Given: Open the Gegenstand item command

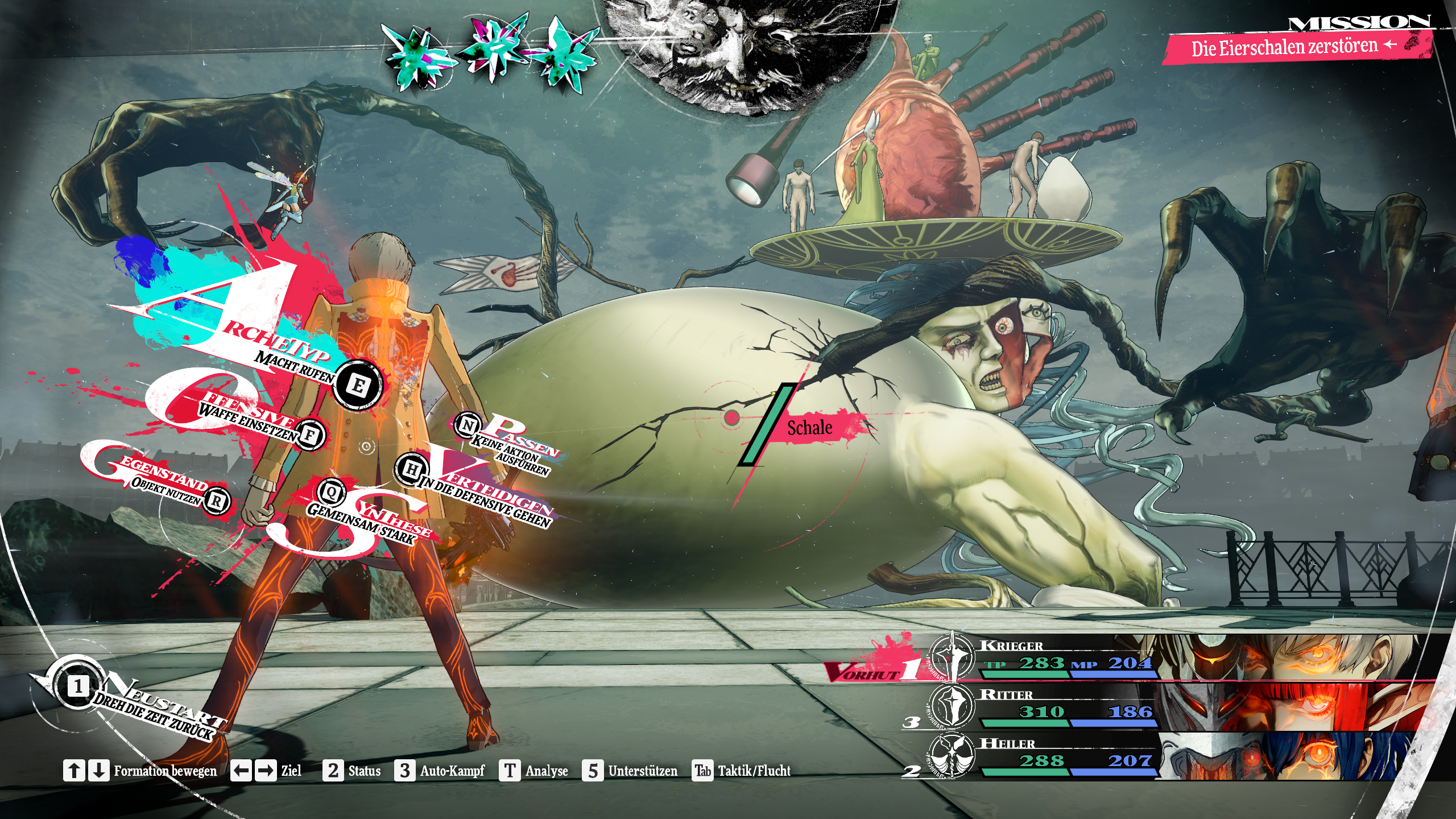Looking at the screenshot, I should coord(216,501).
